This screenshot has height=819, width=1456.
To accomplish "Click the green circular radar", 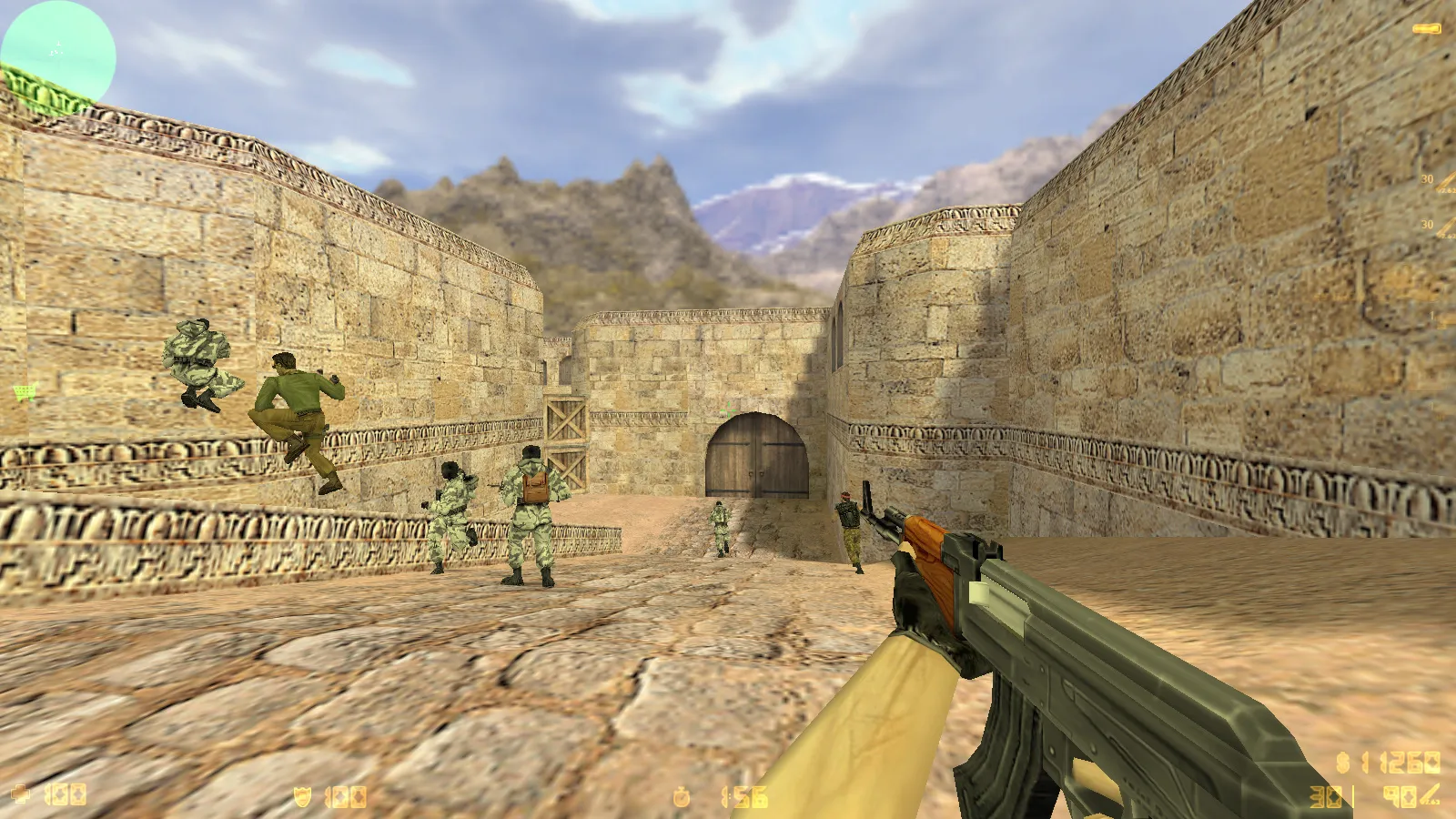I will tap(58, 52).
